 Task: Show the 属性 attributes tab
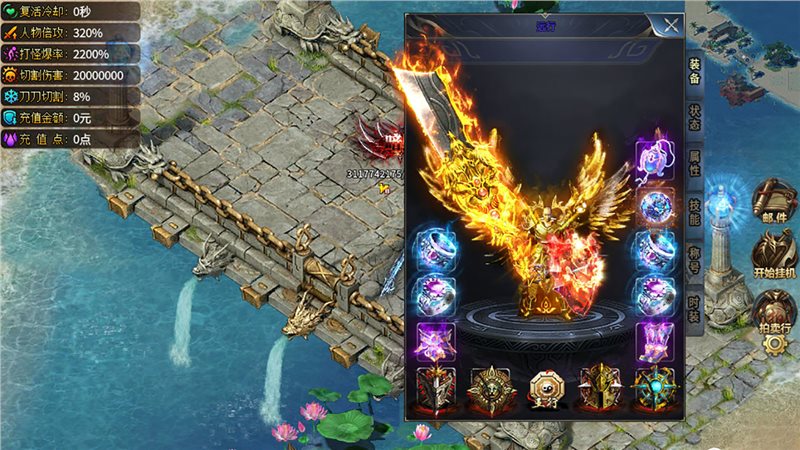tap(693, 162)
